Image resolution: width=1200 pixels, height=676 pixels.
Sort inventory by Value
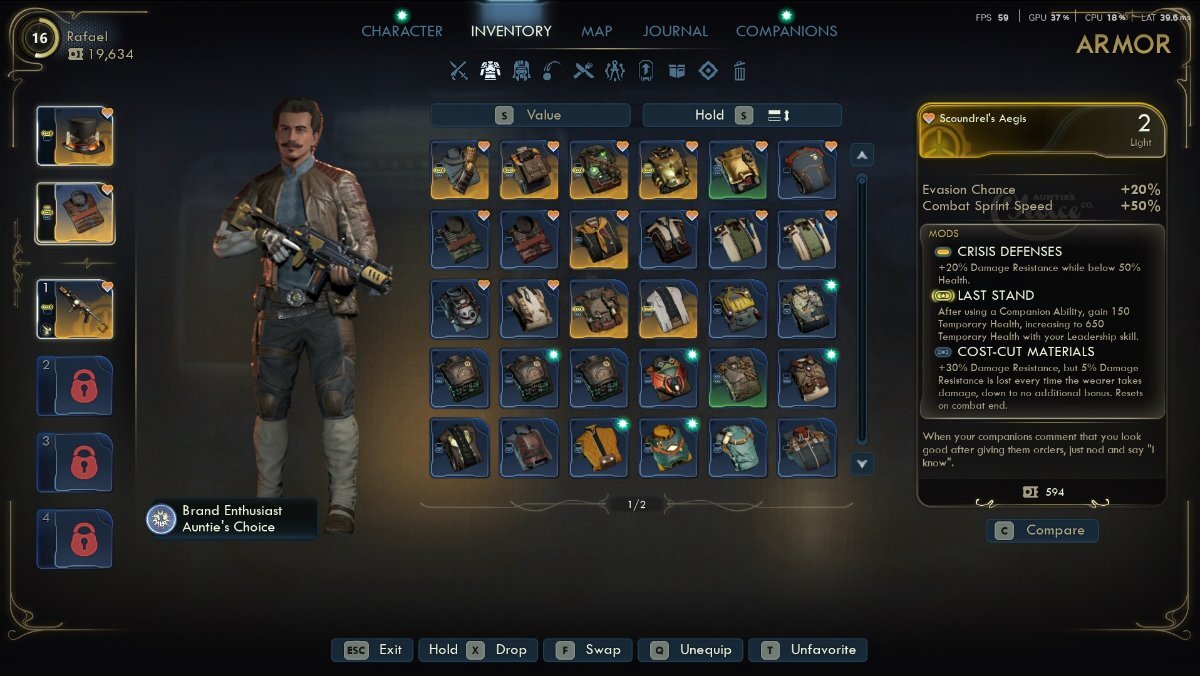coord(530,115)
